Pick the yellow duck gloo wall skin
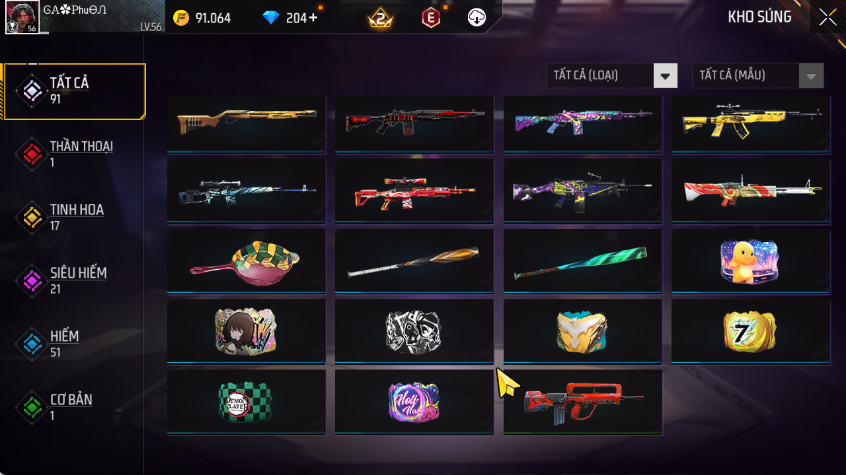The height and width of the screenshot is (475, 846). pyautogui.click(x=750, y=261)
